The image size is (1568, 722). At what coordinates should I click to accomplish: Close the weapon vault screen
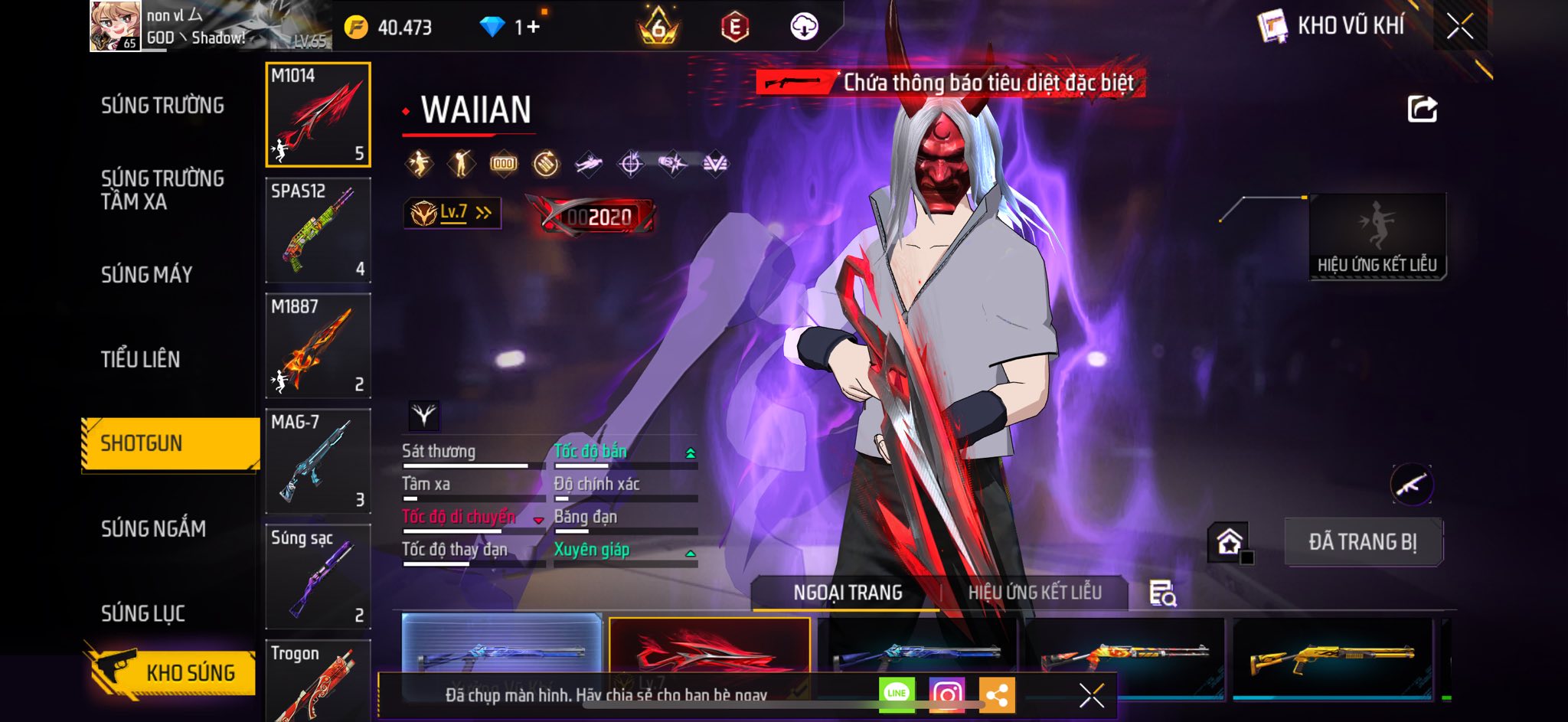click(1459, 27)
